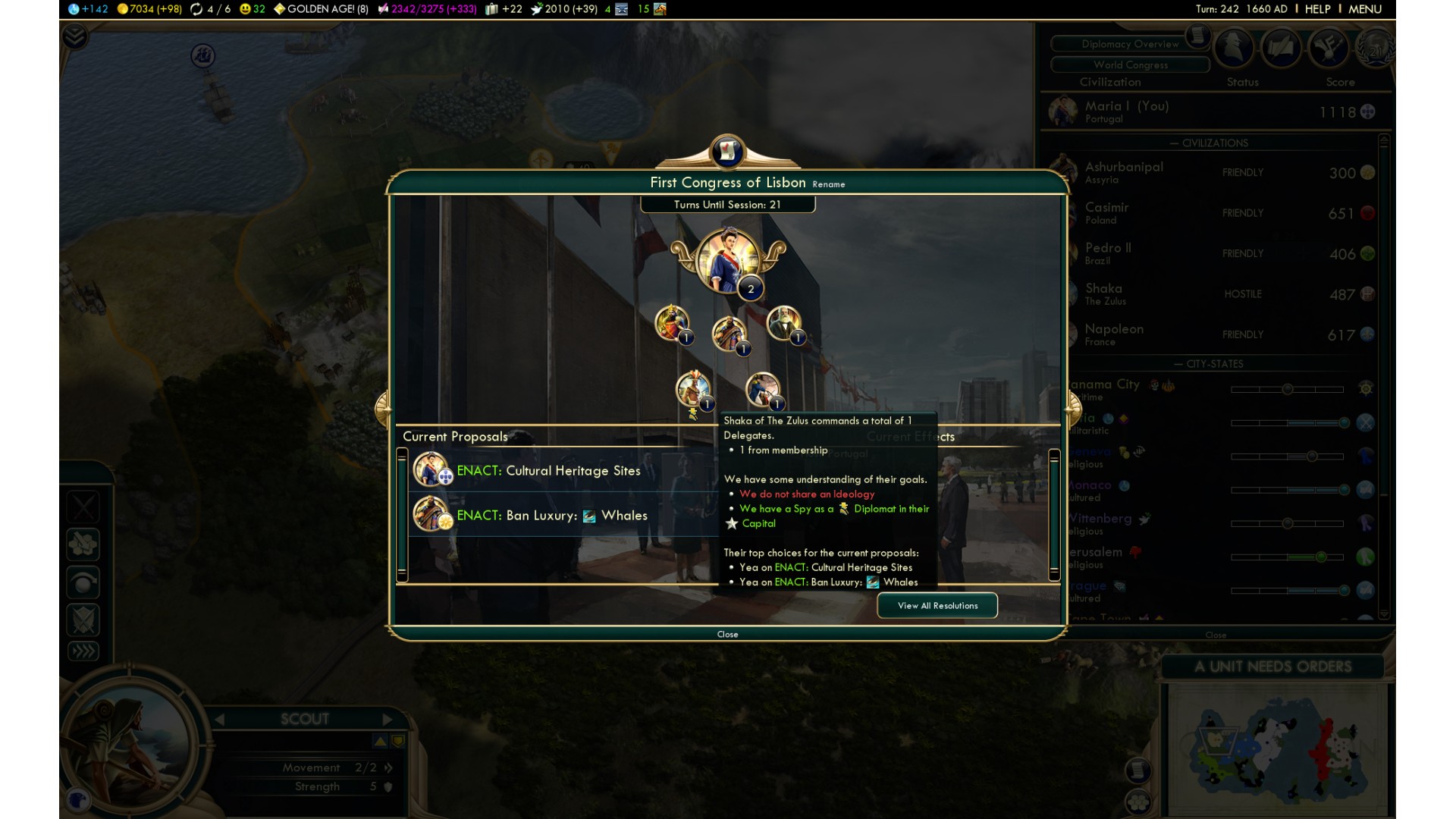This screenshot has width=1456, height=819.
Task: Click A Unit Needs Orders button
Action: point(1272,667)
